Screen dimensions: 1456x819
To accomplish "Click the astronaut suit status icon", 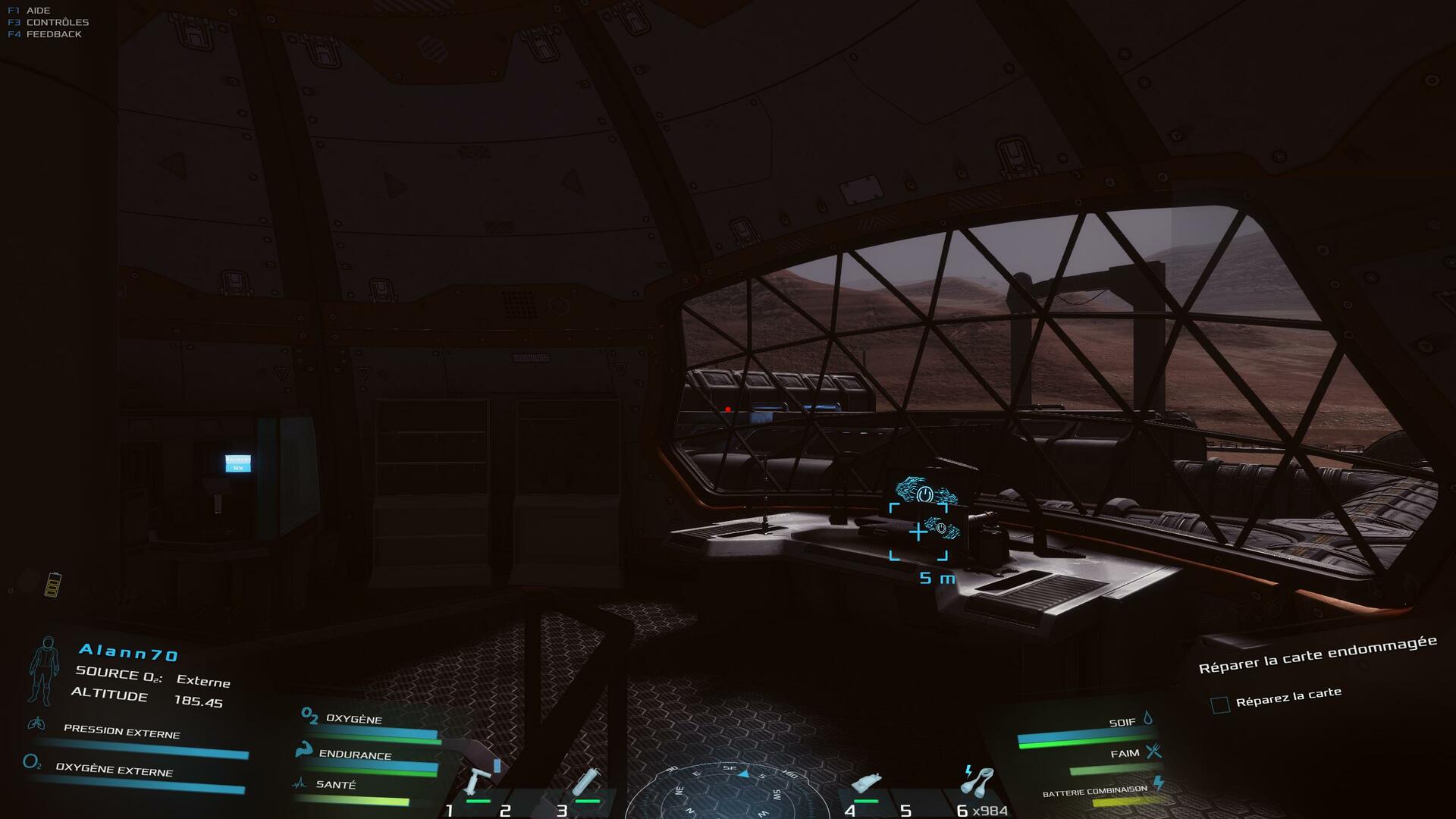I will tap(44, 670).
